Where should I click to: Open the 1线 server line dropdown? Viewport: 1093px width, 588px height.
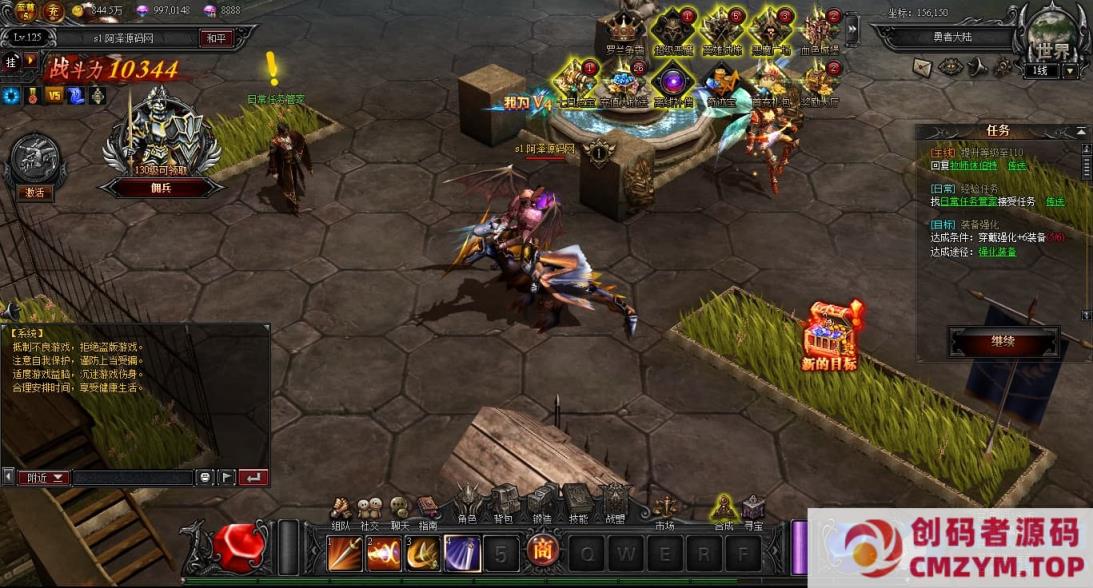(x=1070, y=71)
